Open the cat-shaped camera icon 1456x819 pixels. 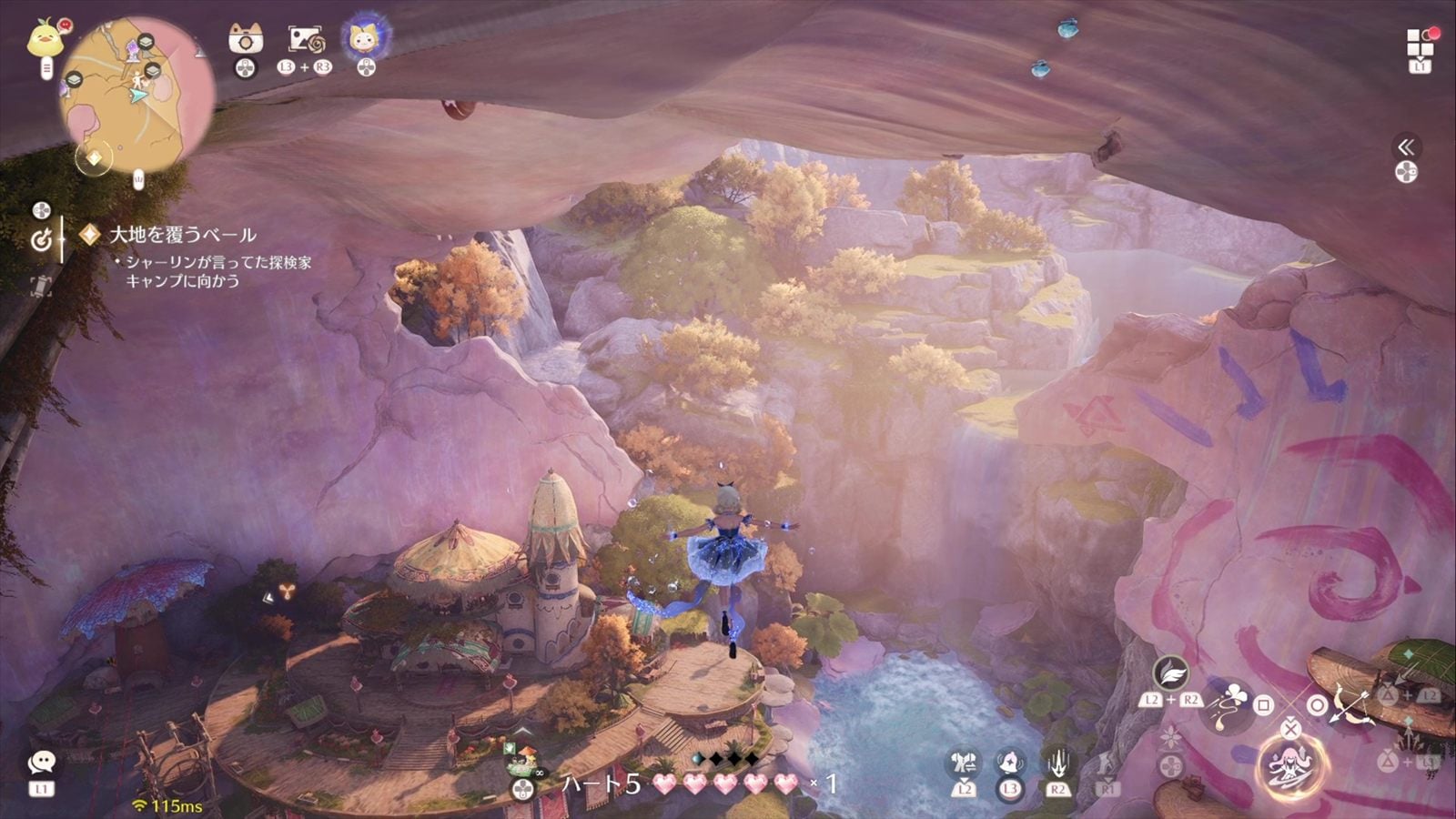point(245,39)
